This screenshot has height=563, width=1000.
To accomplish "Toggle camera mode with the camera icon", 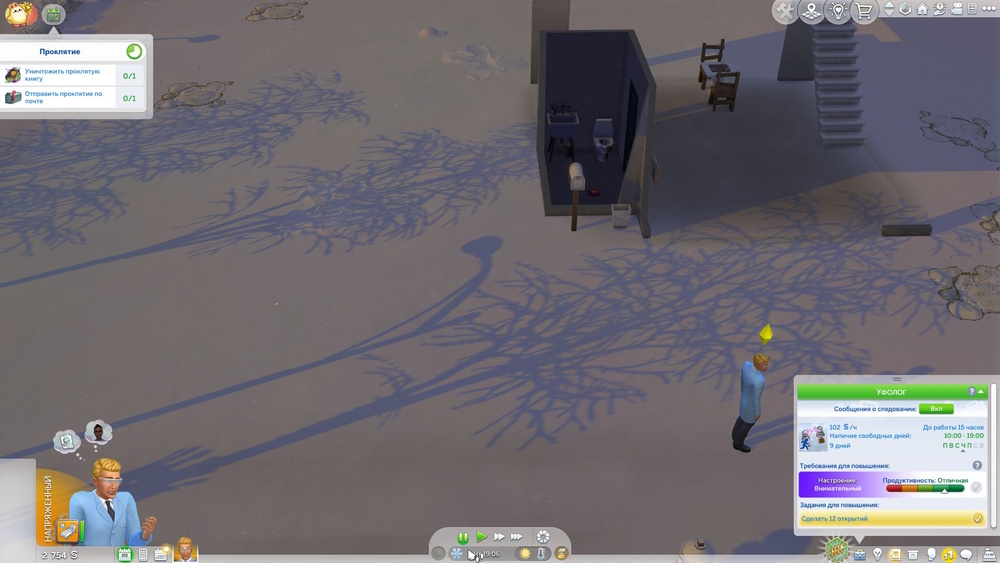I will tap(956, 9).
